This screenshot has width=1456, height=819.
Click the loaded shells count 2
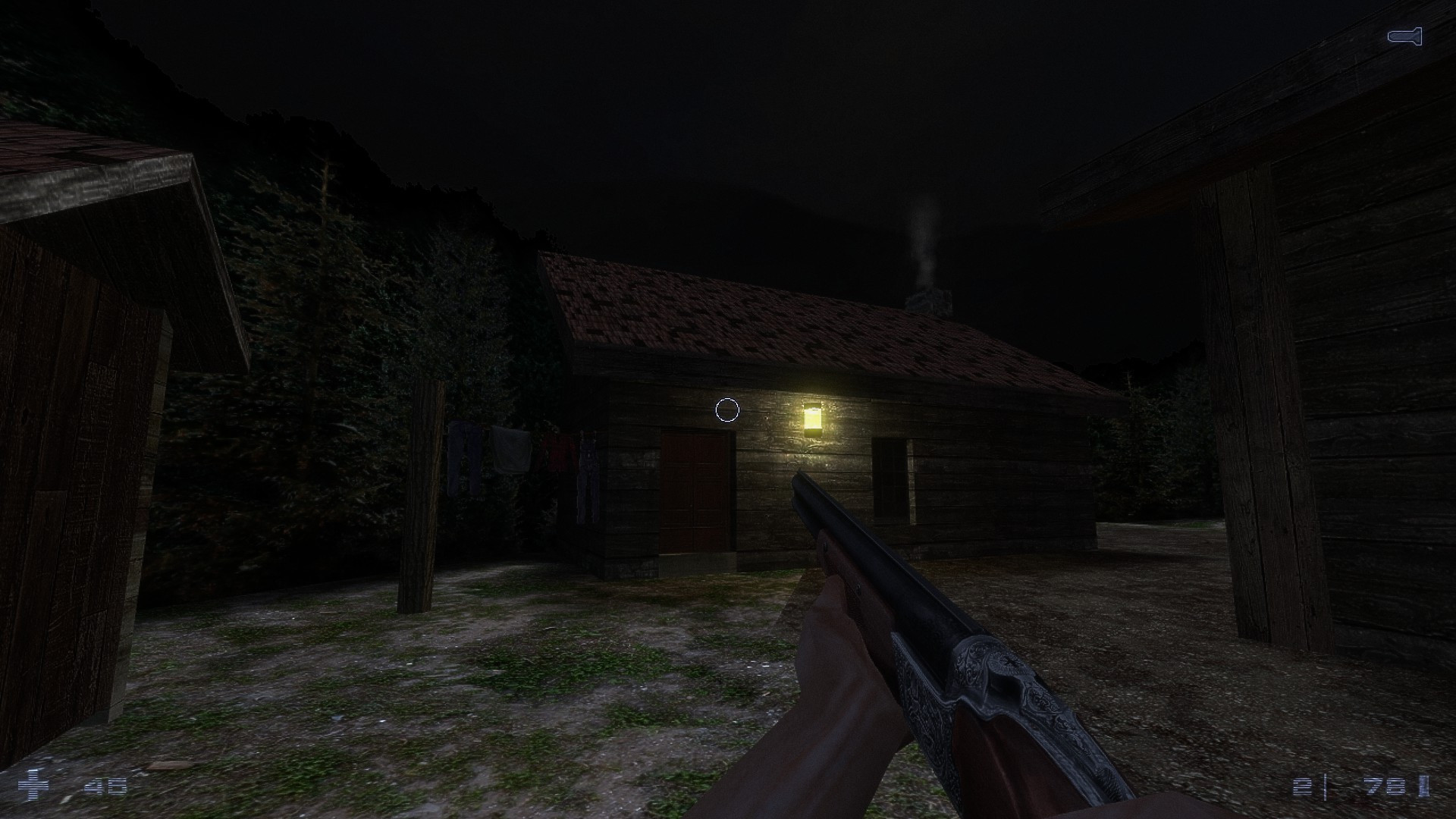coord(1302,786)
